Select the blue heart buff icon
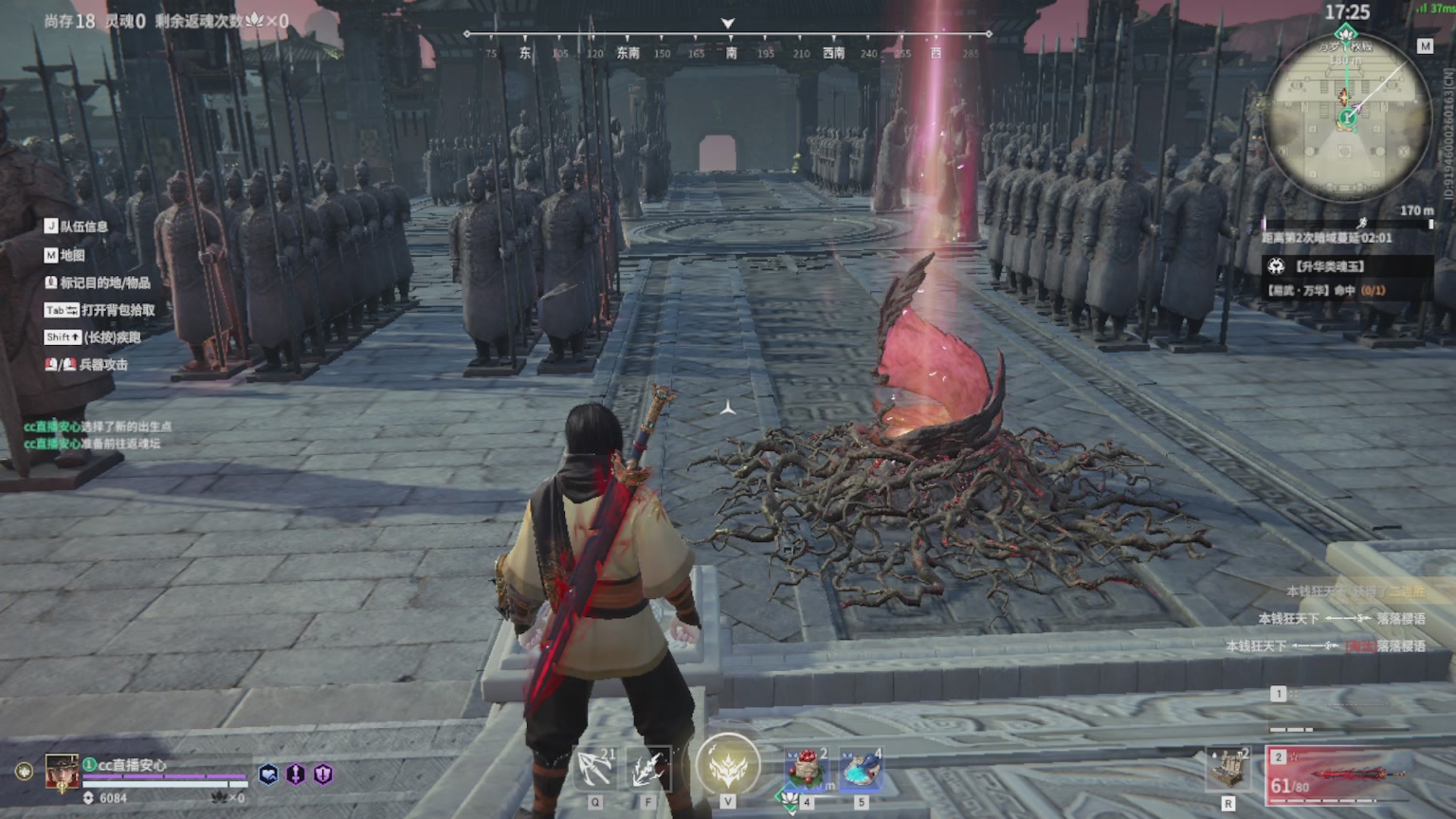The height and width of the screenshot is (819, 1456). pos(268,774)
